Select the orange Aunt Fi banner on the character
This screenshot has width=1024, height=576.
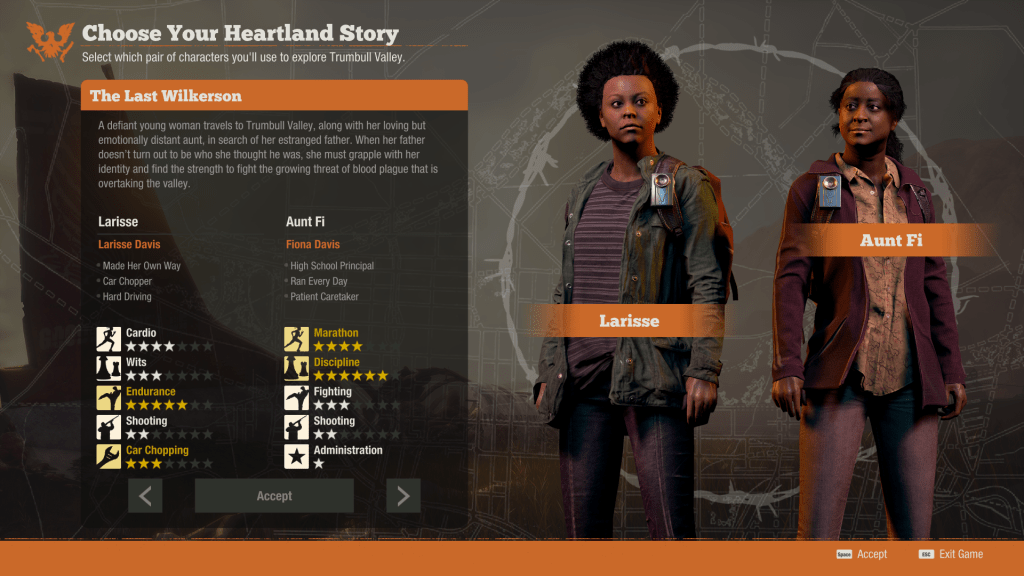pos(892,240)
